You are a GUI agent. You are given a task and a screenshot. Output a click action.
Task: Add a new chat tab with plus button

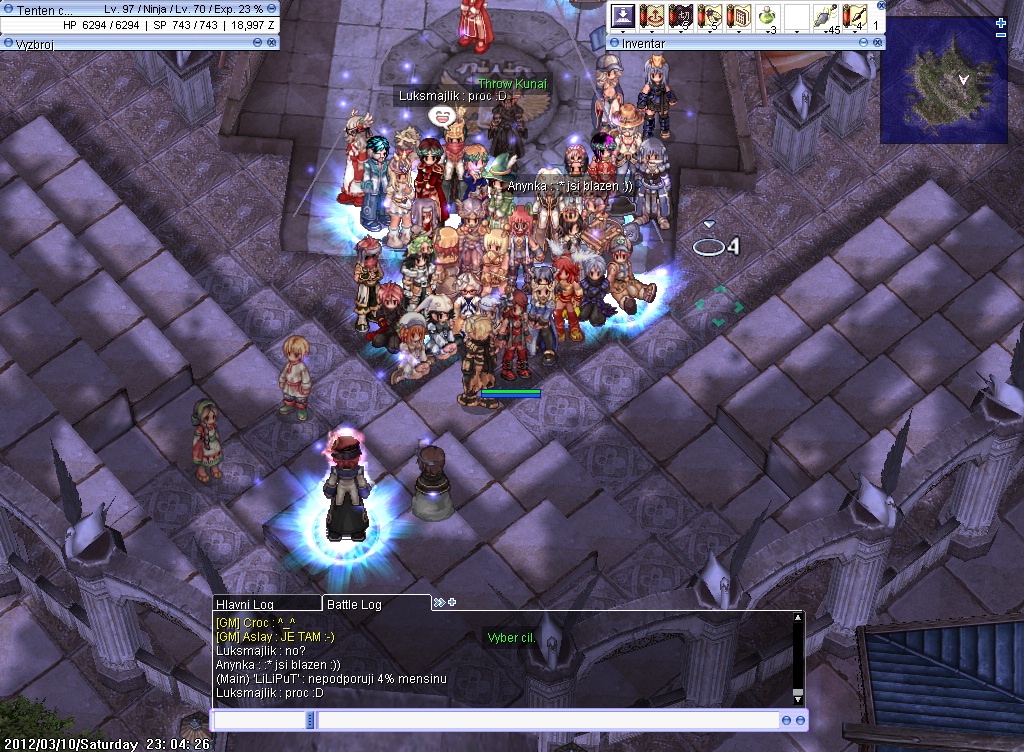[x=452, y=602]
